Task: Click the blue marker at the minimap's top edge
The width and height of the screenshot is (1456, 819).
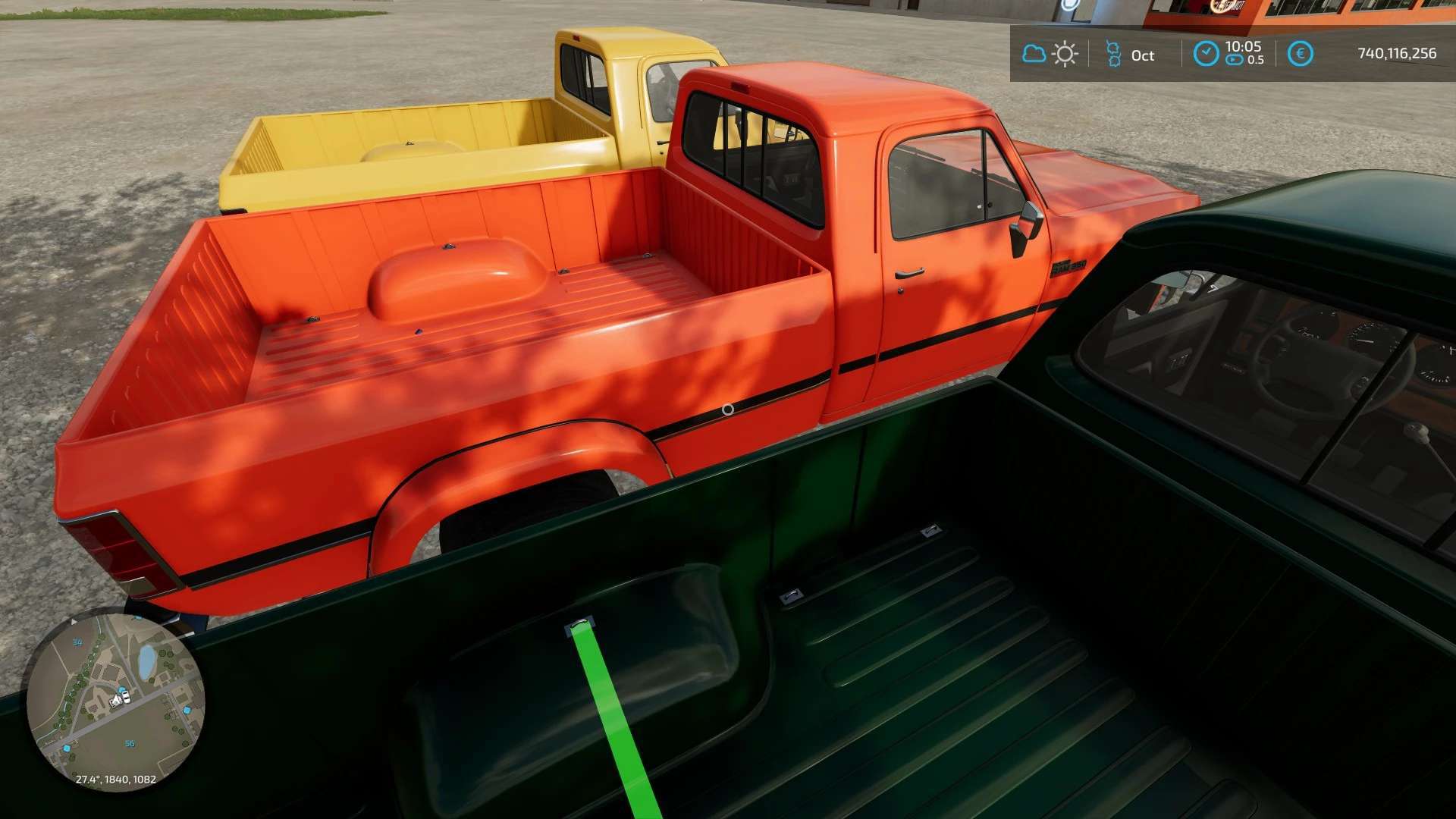Action: 138,617
